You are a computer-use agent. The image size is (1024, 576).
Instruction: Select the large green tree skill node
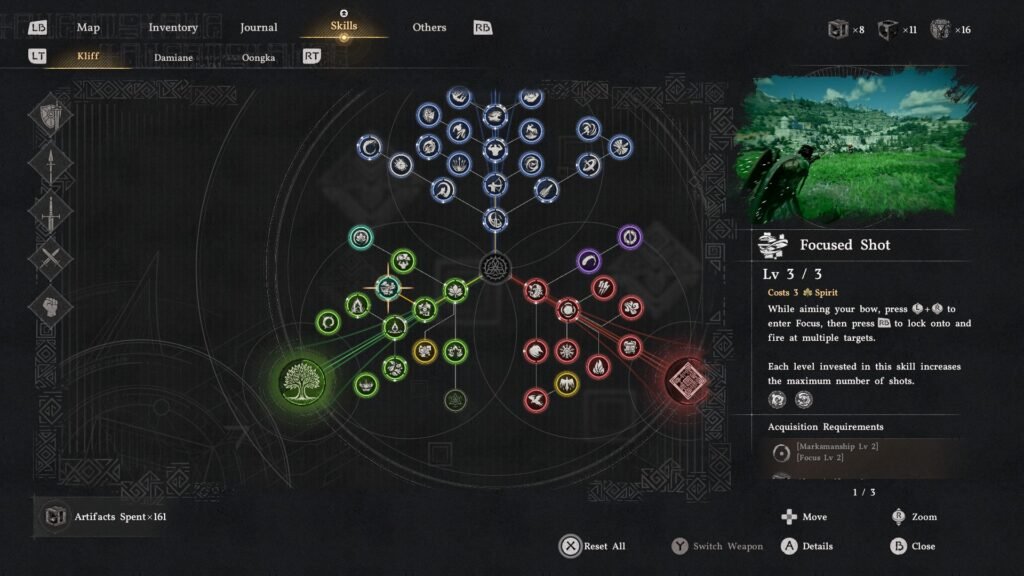[x=303, y=381]
